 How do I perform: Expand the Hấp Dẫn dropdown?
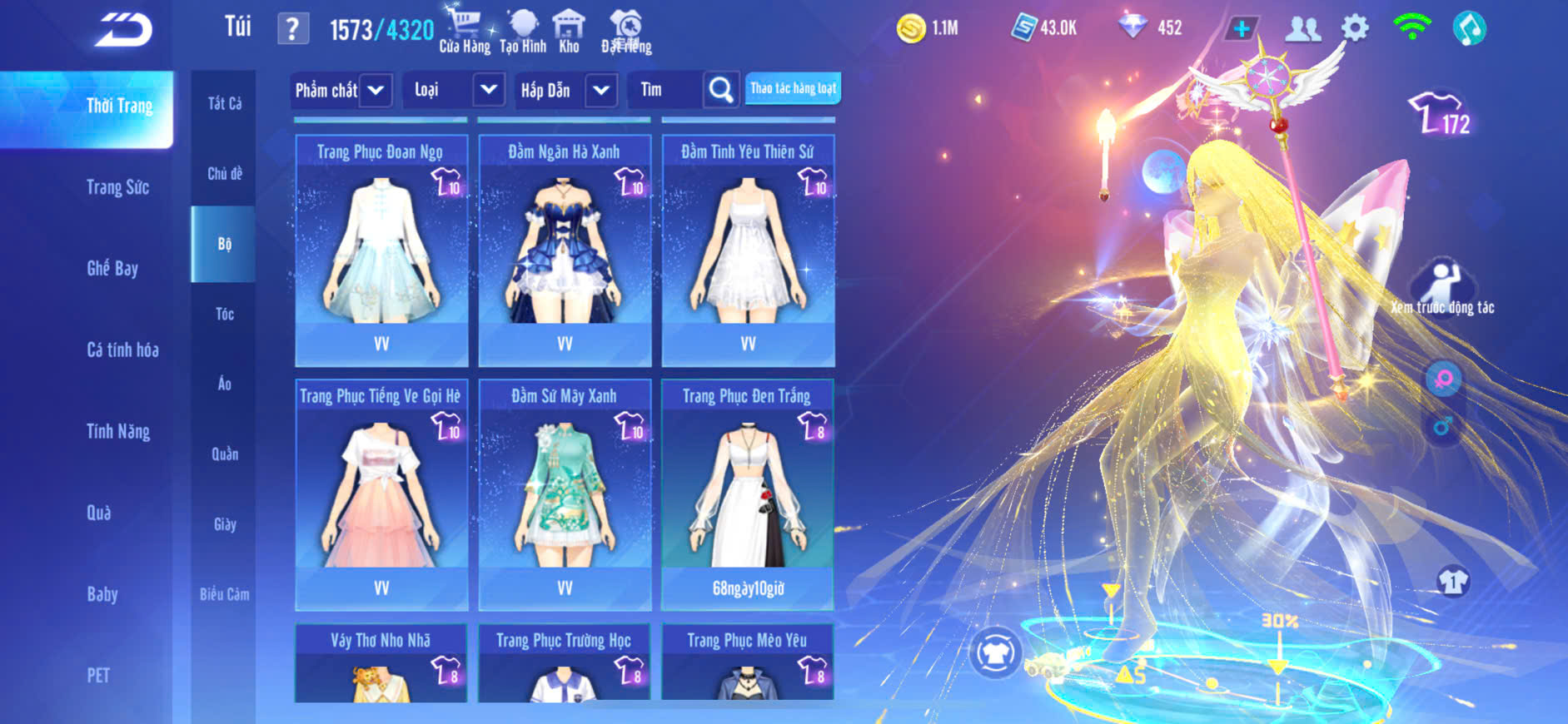(x=601, y=90)
